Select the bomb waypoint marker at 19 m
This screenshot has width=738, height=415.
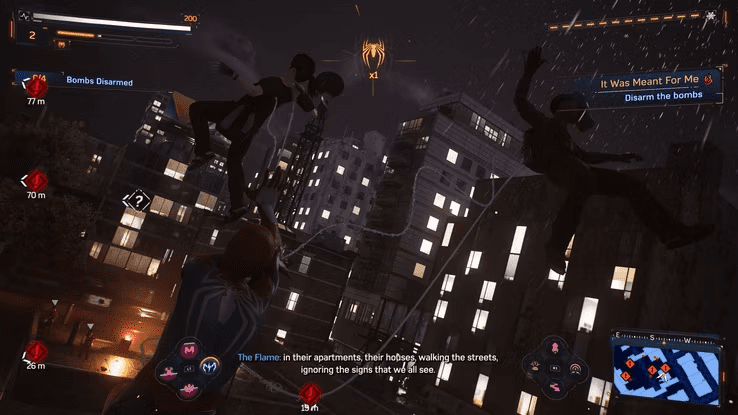311,391
